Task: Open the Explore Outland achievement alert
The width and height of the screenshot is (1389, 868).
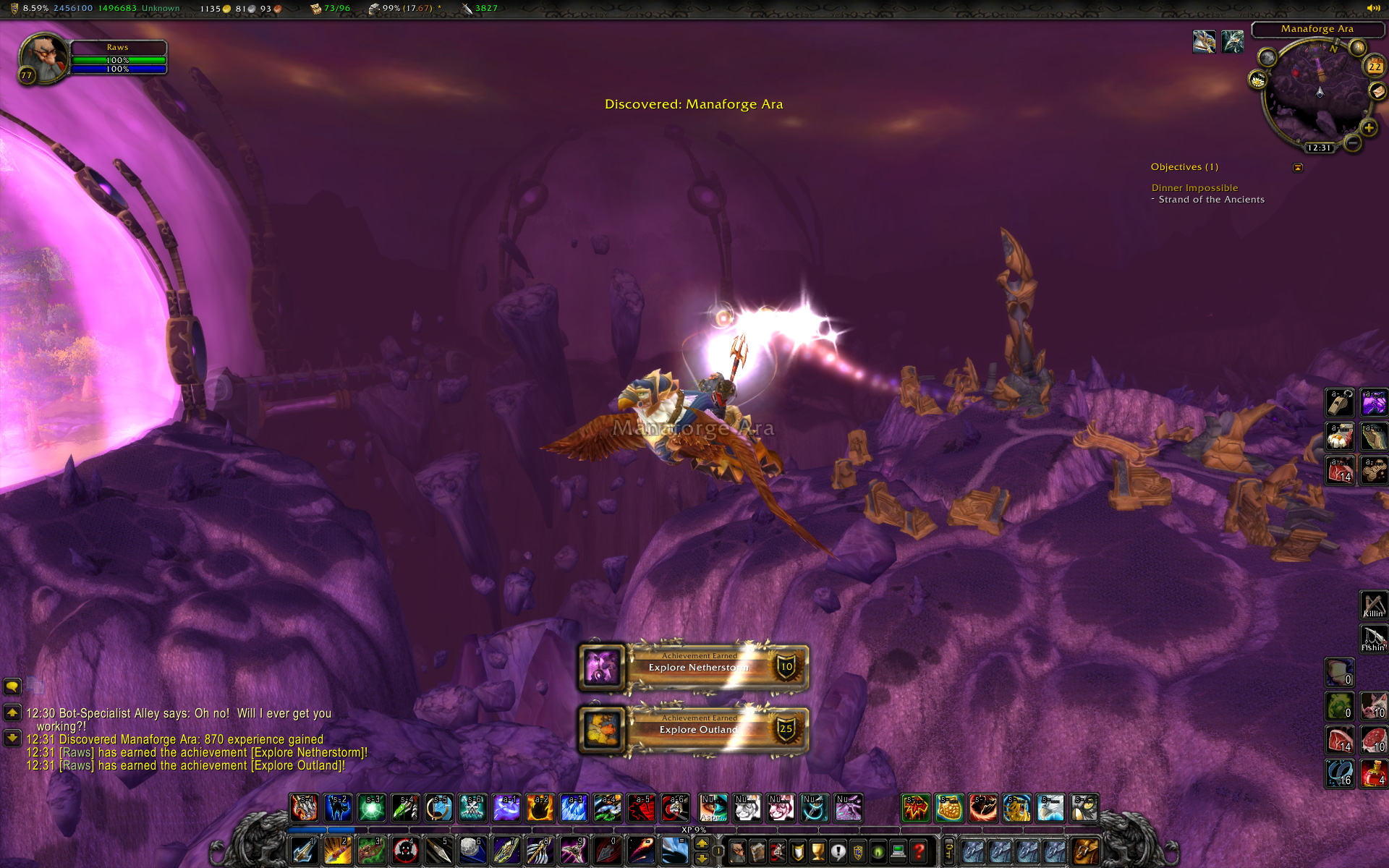Action: pyautogui.click(x=694, y=729)
